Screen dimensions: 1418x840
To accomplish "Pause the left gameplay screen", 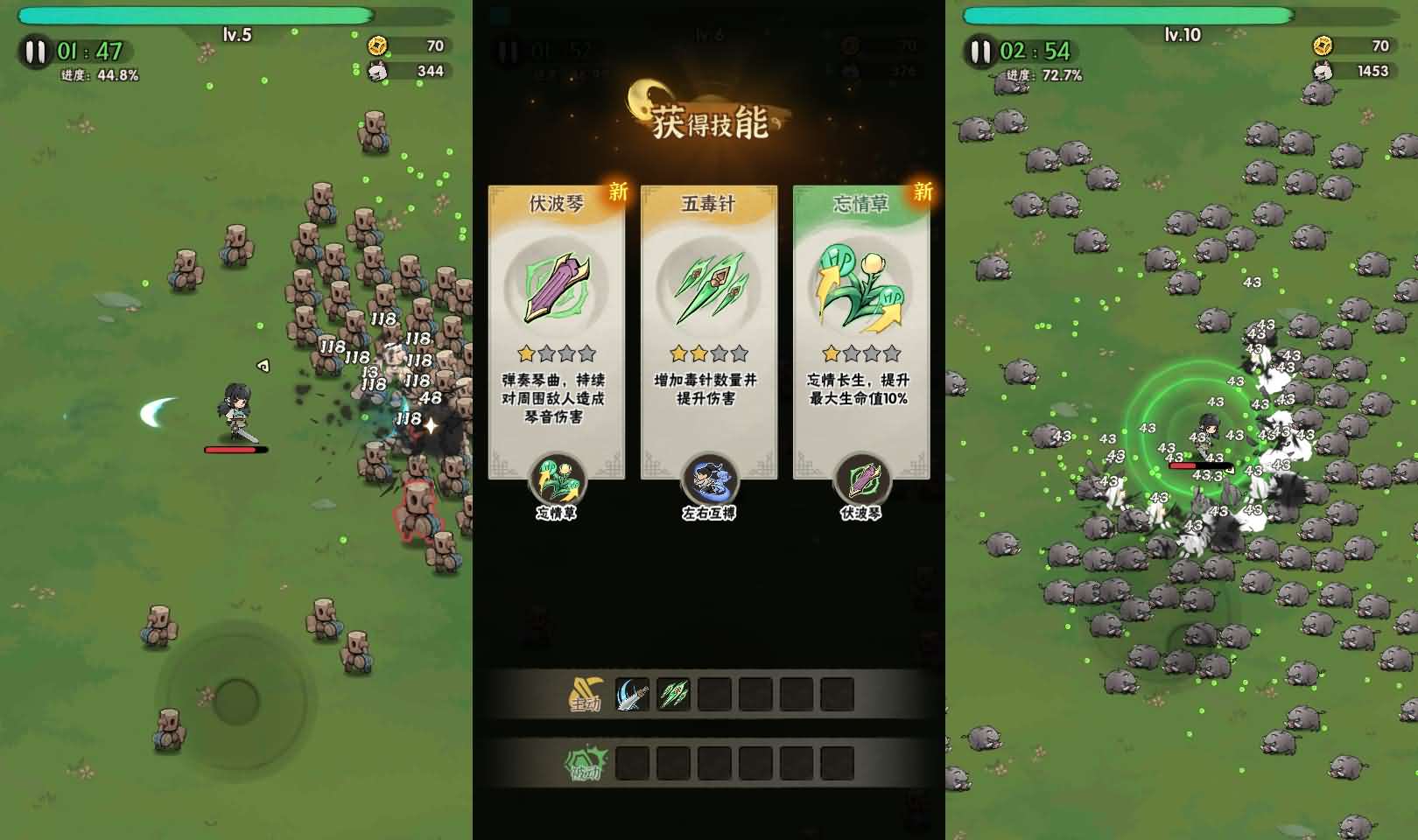I will click(x=34, y=51).
